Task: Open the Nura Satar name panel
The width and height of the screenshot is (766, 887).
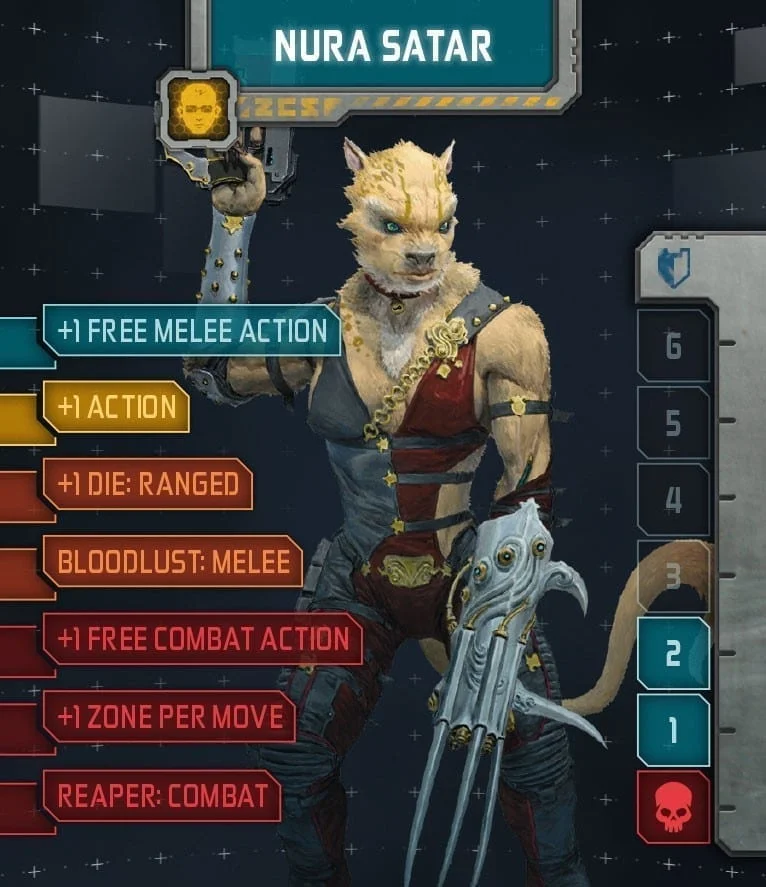Action: point(383,45)
